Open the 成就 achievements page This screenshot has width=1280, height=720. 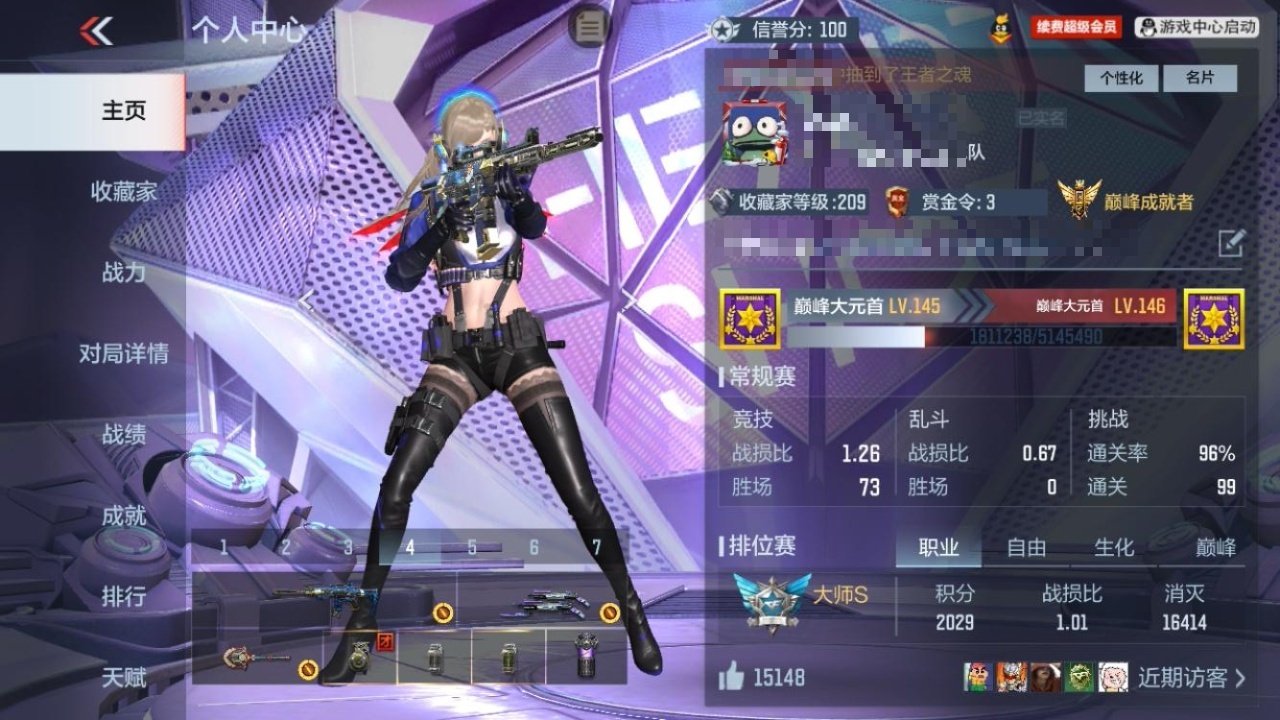point(124,515)
